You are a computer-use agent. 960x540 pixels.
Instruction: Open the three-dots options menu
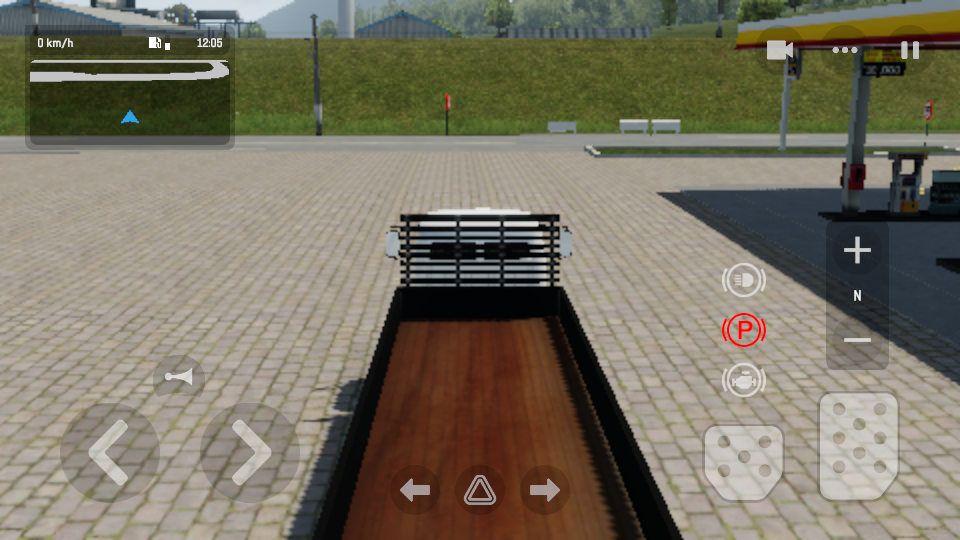pyautogui.click(x=845, y=50)
